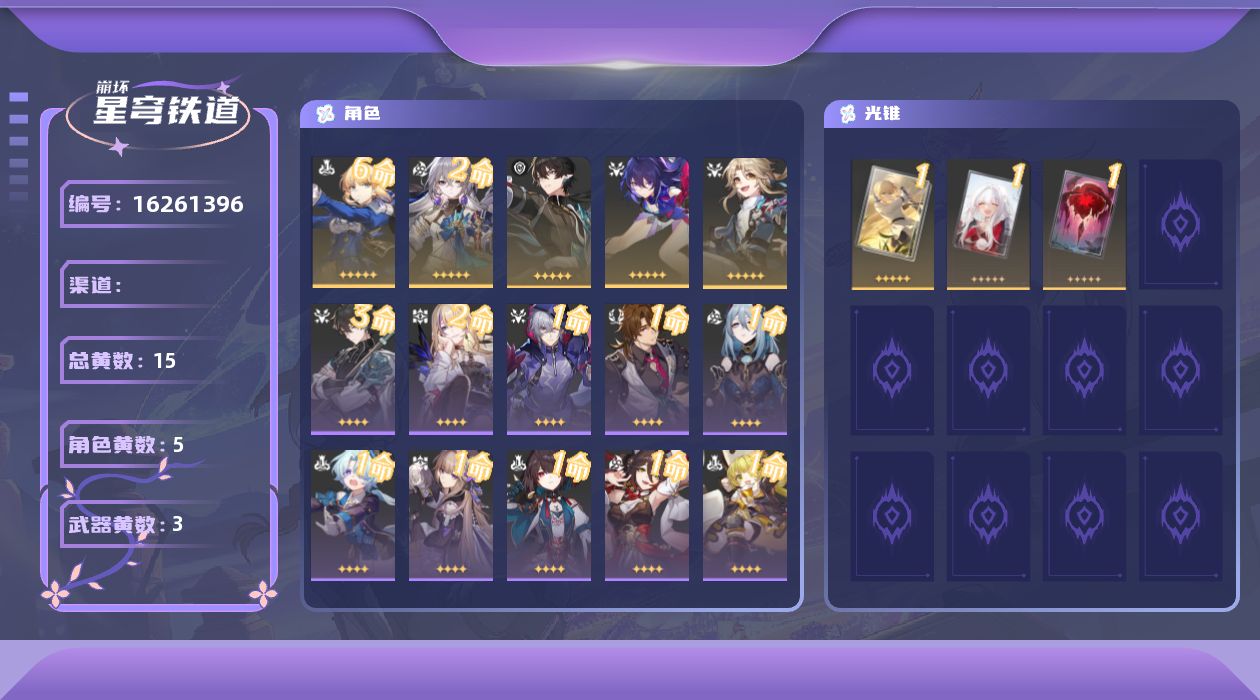Select the golden blonde-figure light cone card
Screen dimensions: 1260x700
click(893, 224)
